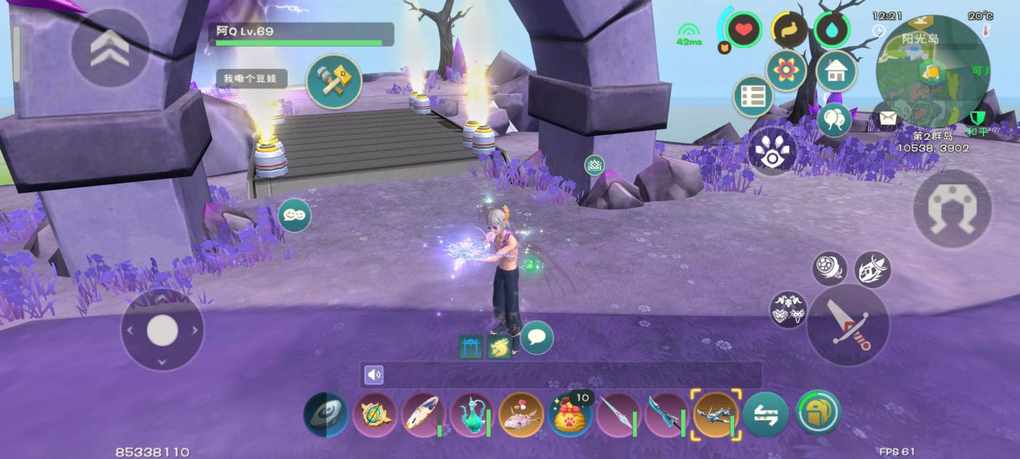Tap the sword attack button
Image resolution: width=1020 pixels, height=459 pixels.
(x=848, y=326)
